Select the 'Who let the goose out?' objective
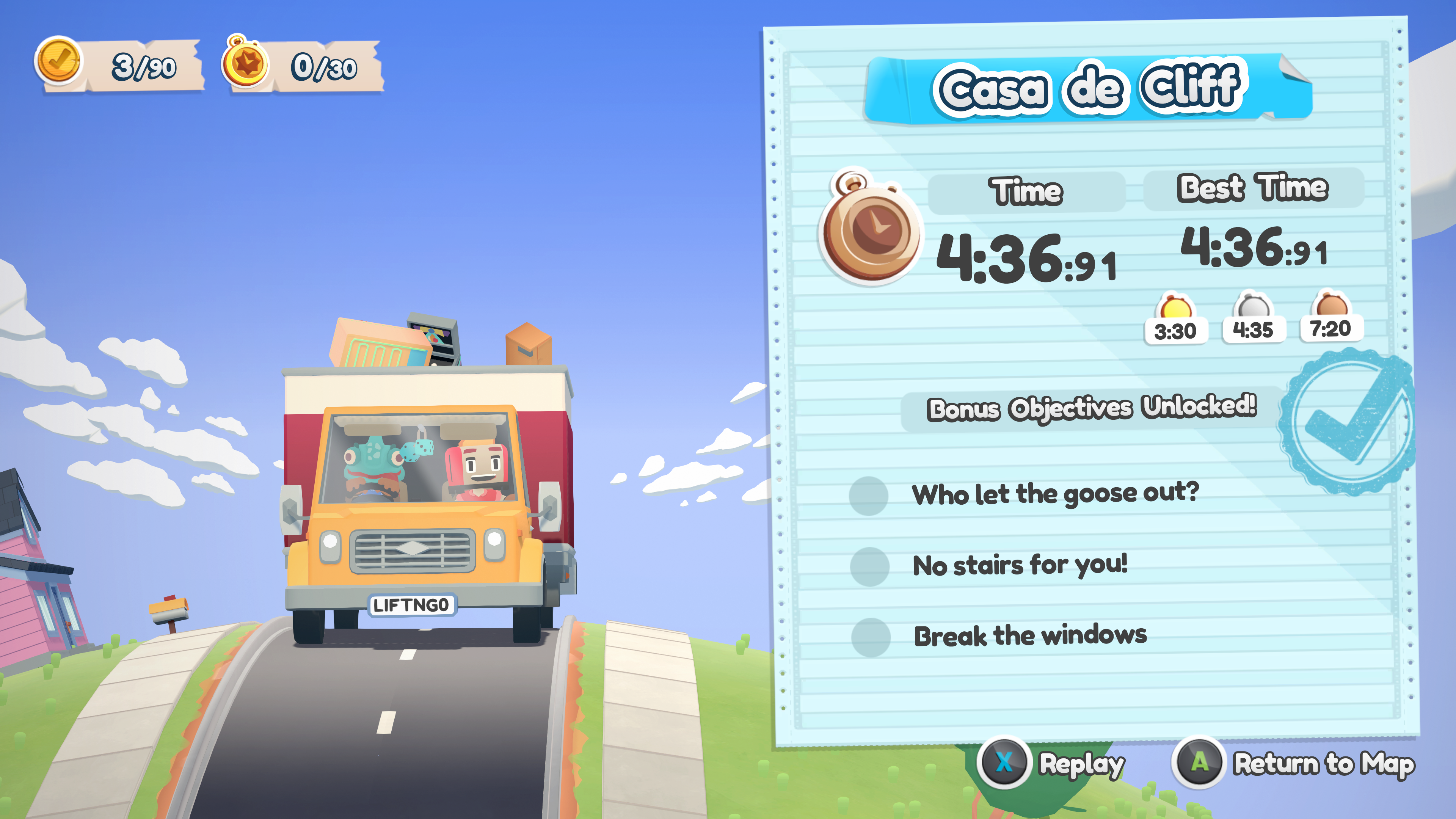Image resolution: width=1456 pixels, height=819 pixels. point(1055,494)
